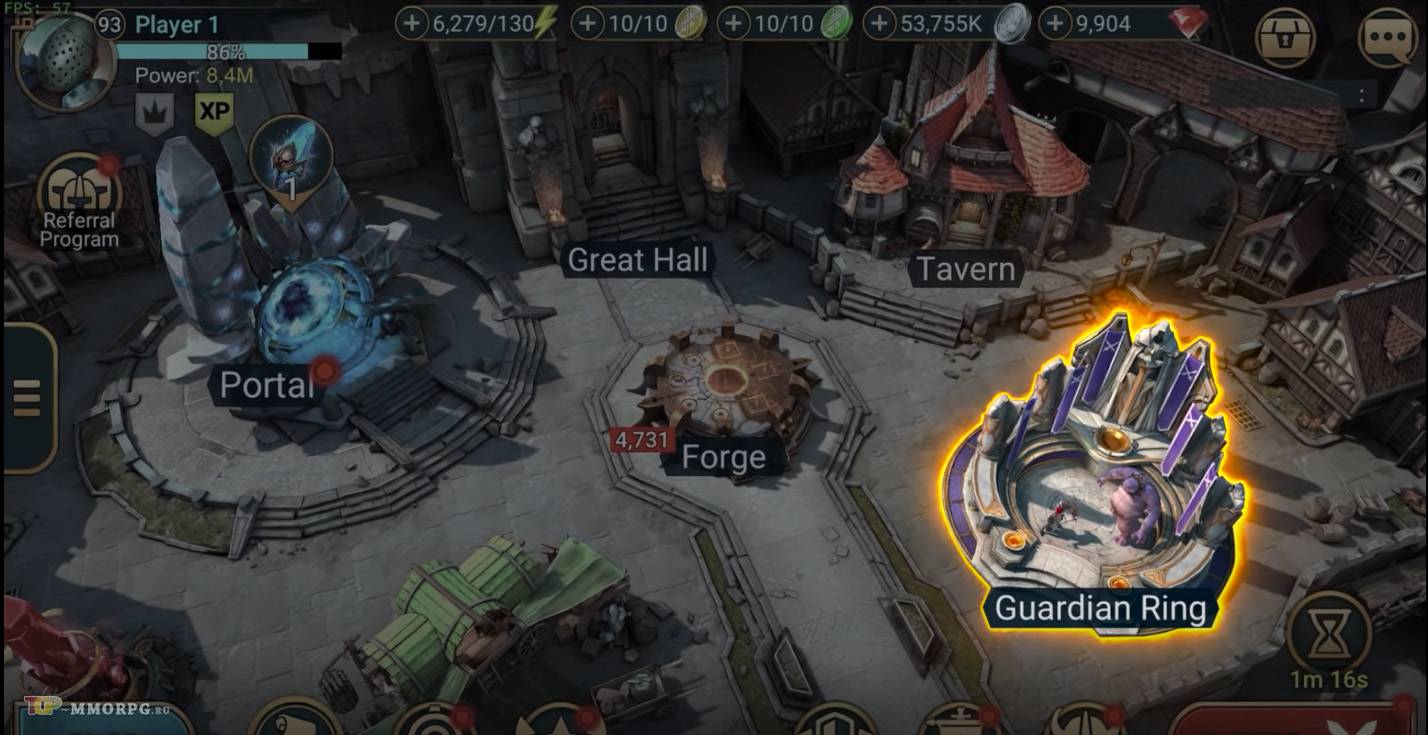Buy gems with the ruby plus button
This screenshot has width=1428, height=735.
[1056, 23]
